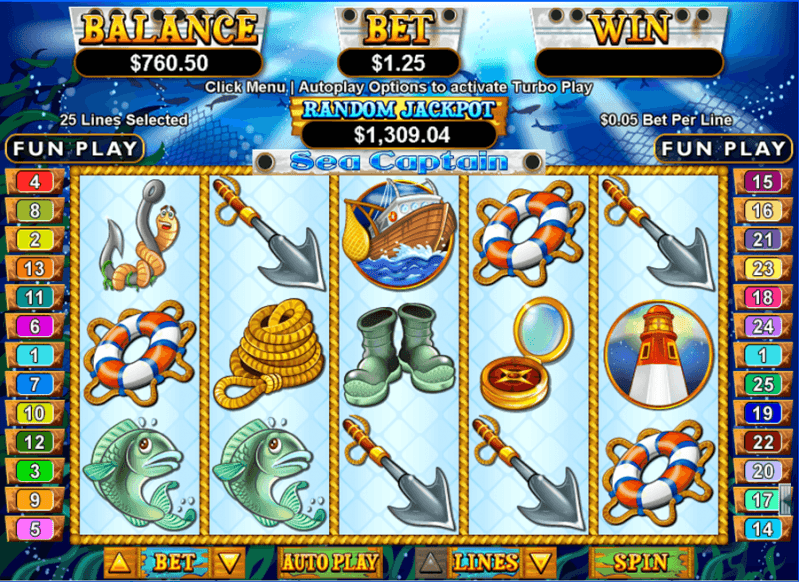Screen dimensions: 799x582
Task: Spin the reels with the SPIN button
Action: point(641,562)
